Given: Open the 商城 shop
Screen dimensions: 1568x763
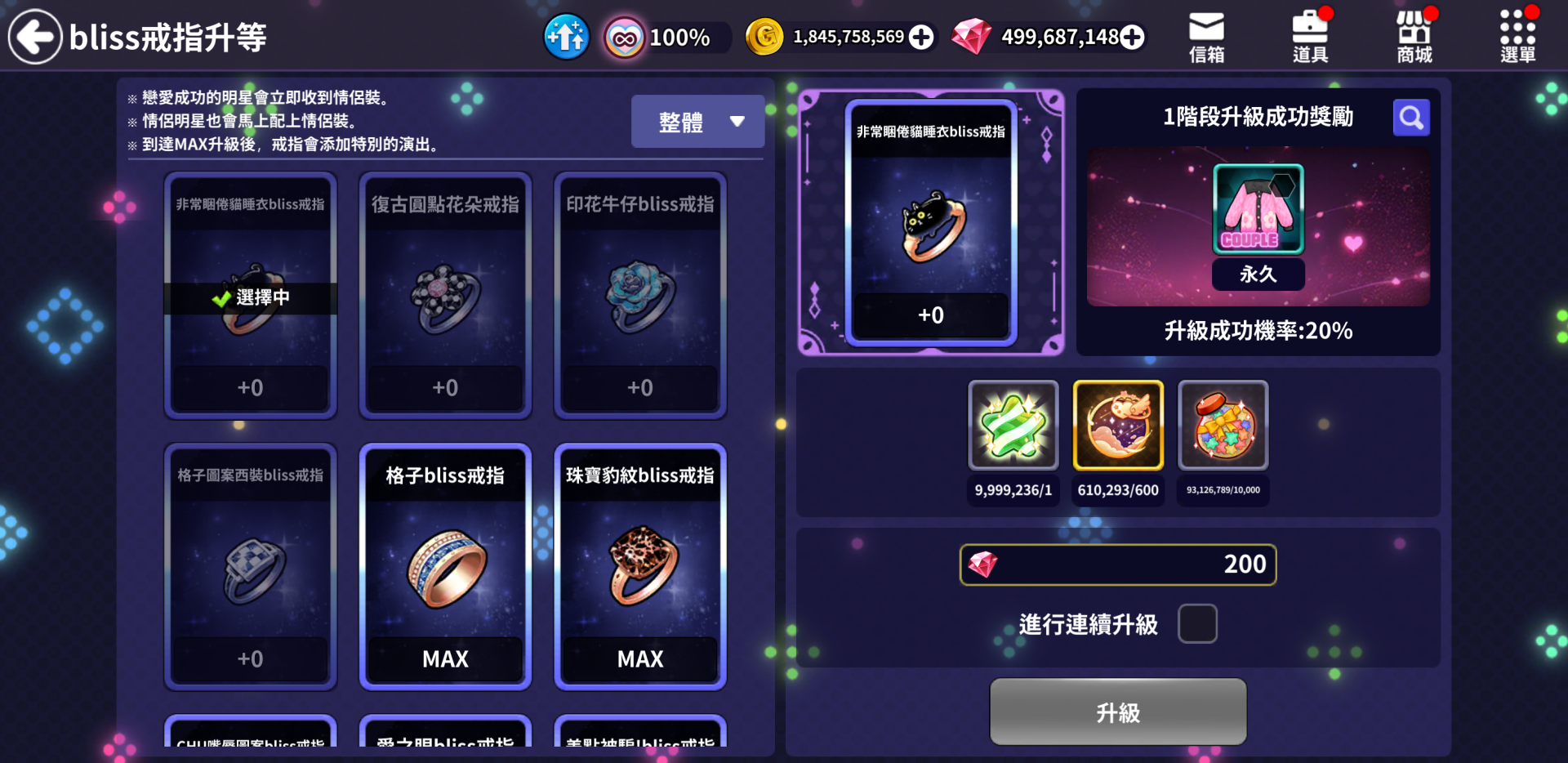Looking at the screenshot, I should click(1414, 37).
